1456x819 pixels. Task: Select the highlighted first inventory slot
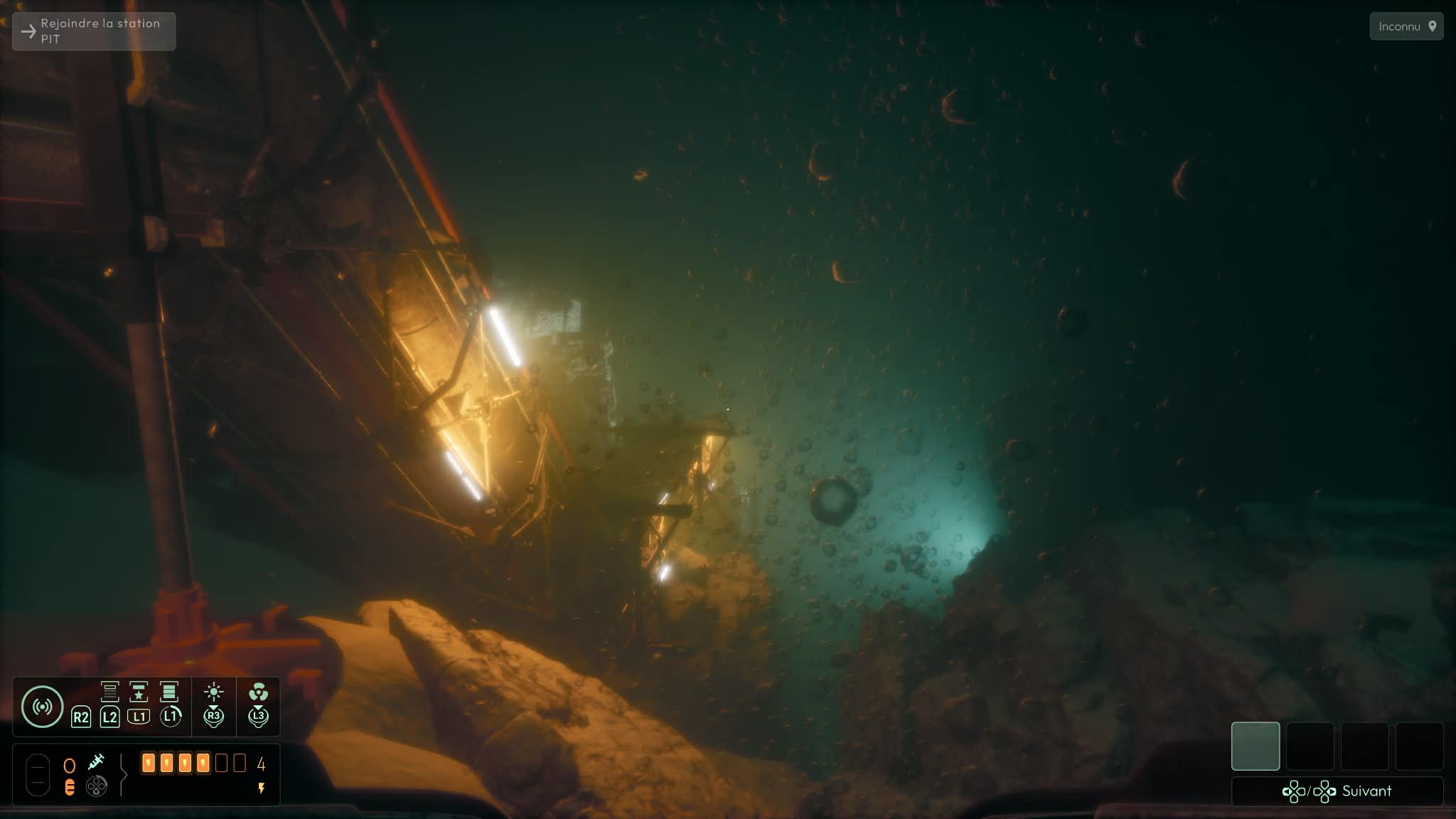(x=1255, y=746)
